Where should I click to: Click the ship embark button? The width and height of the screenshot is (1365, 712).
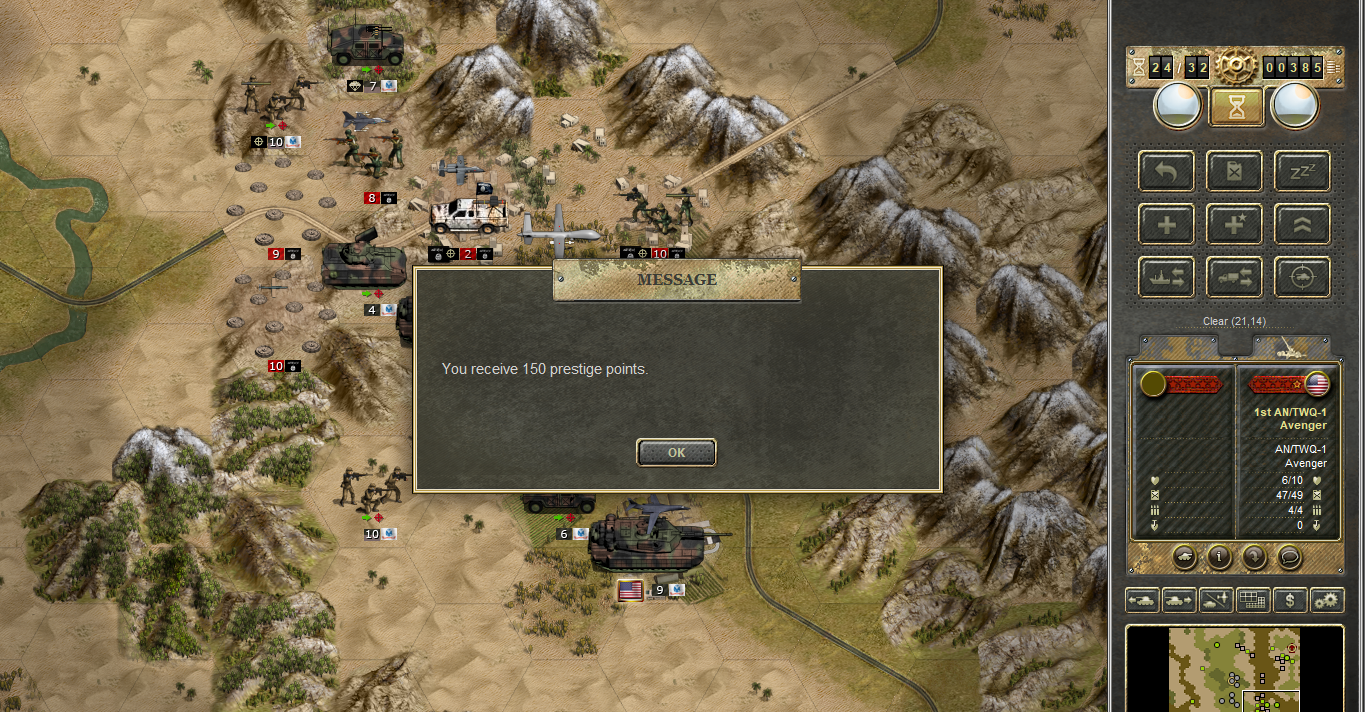1166,277
